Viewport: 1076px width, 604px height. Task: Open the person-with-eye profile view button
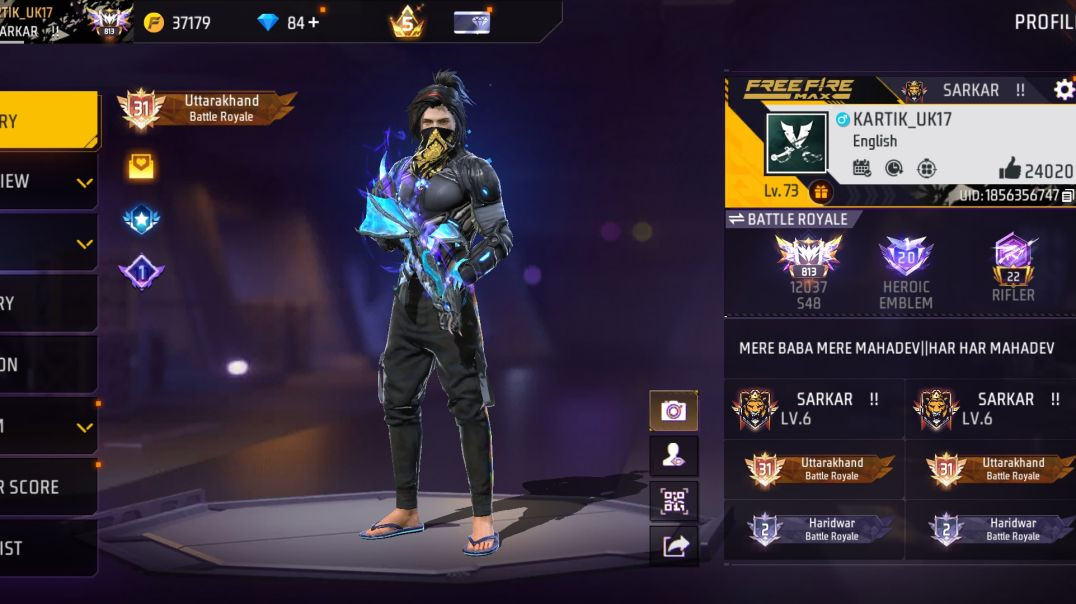click(x=674, y=456)
